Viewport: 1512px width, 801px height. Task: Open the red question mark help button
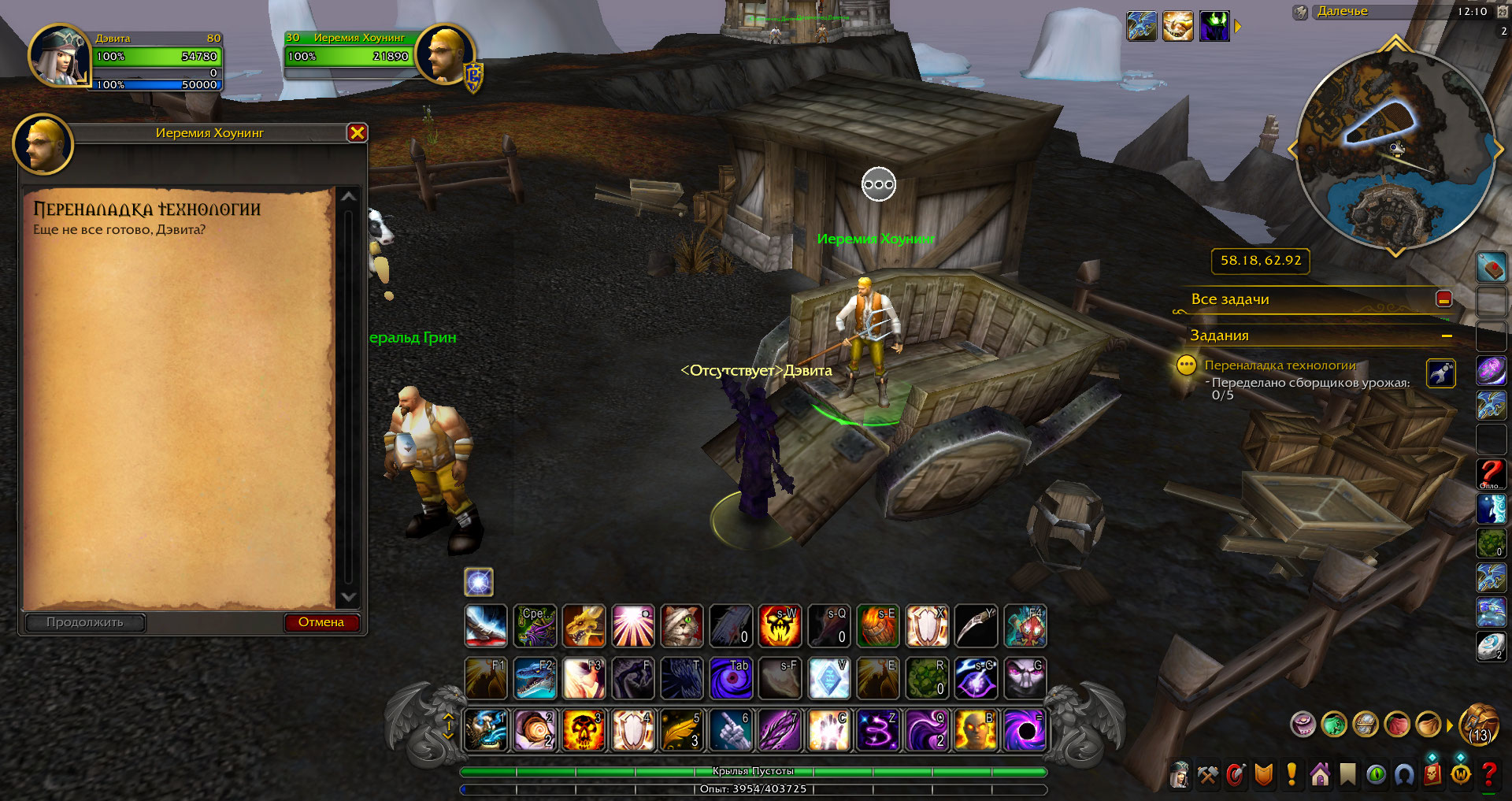pyautogui.click(x=1488, y=775)
